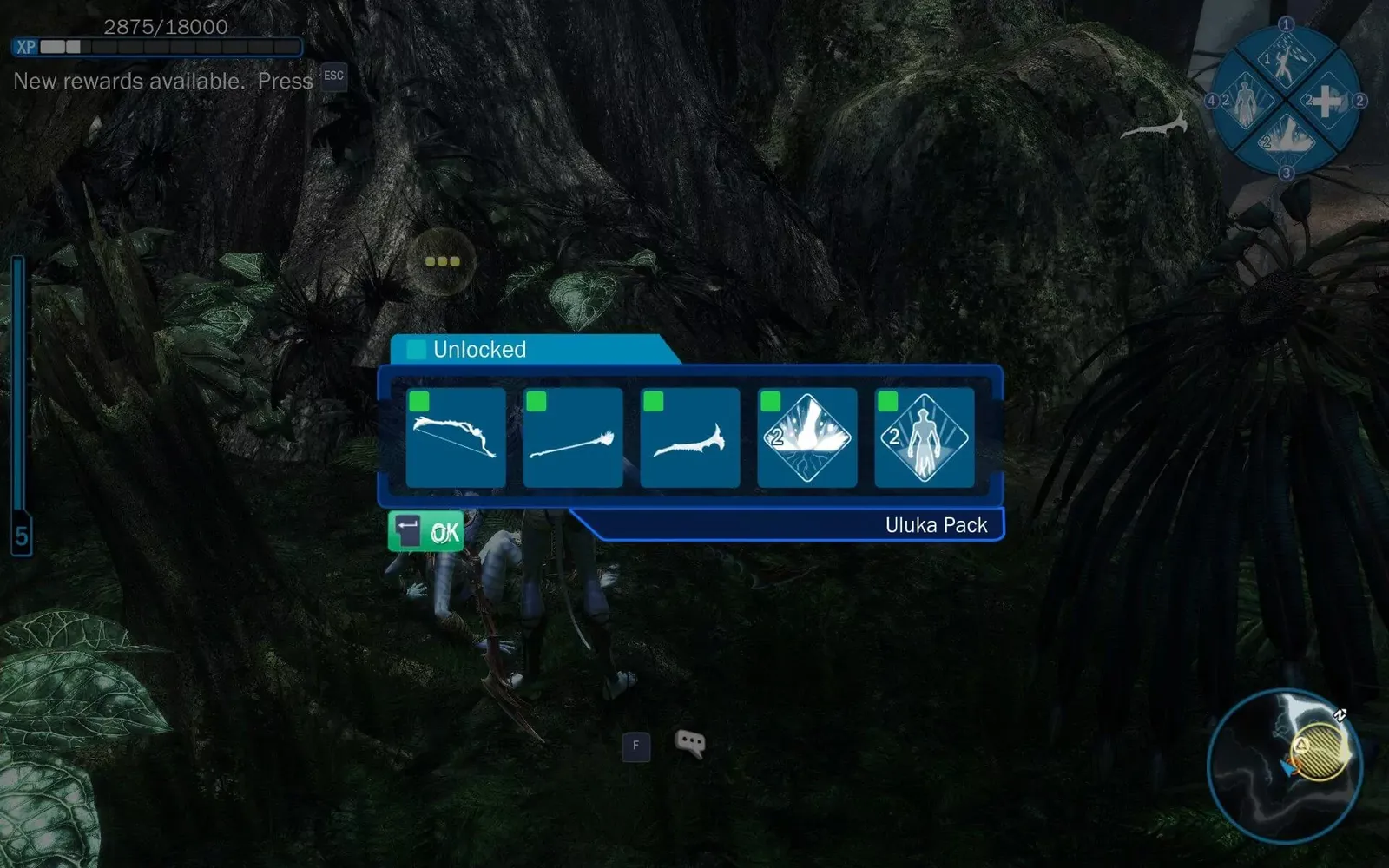Open the speech bubble interaction prompt
Screen dimensions: 1389x868
tap(690, 743)
